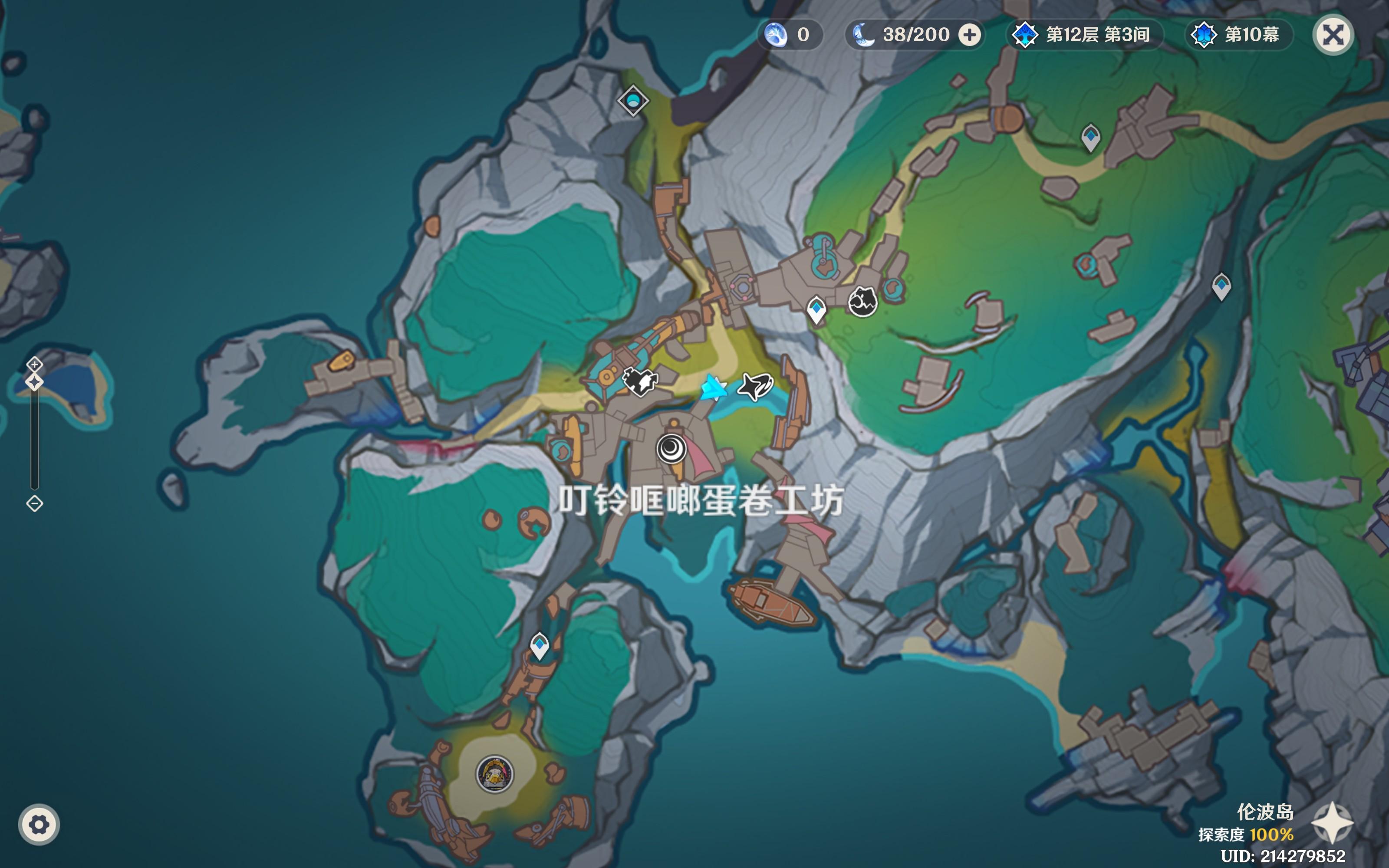Select the black spiral swirl map marker

tap(671, 448)
